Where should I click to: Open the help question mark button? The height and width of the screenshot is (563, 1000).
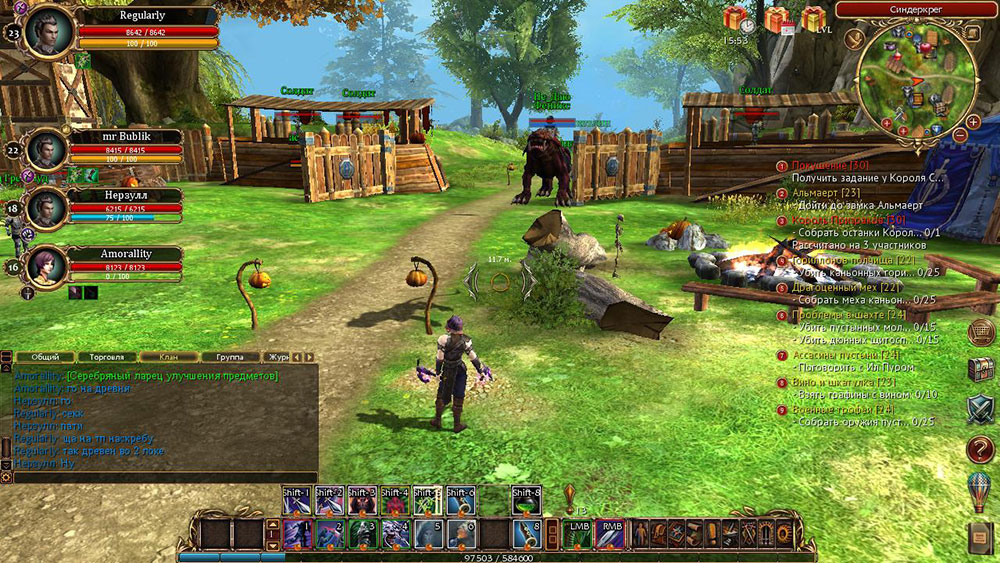980,449
